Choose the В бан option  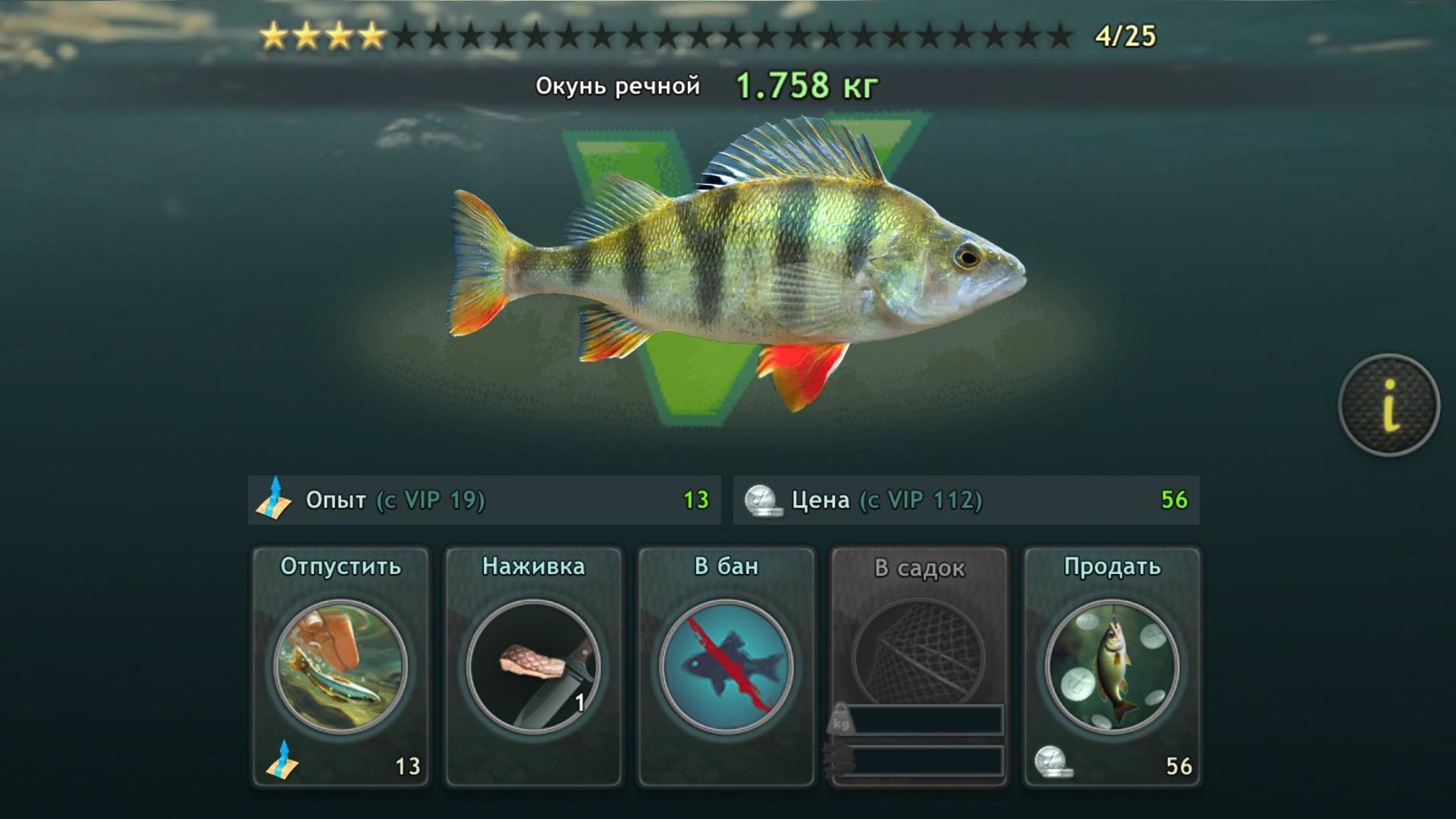point(726,666)
